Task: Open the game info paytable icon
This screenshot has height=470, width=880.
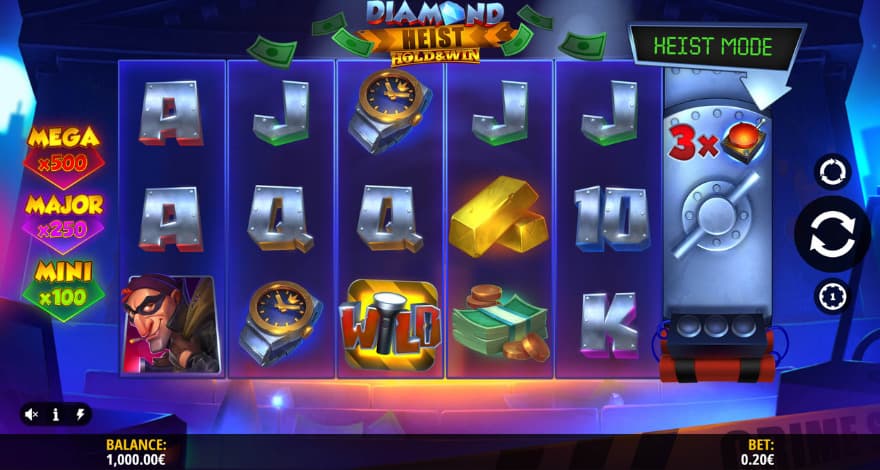Action: click(x=56, y=414)
